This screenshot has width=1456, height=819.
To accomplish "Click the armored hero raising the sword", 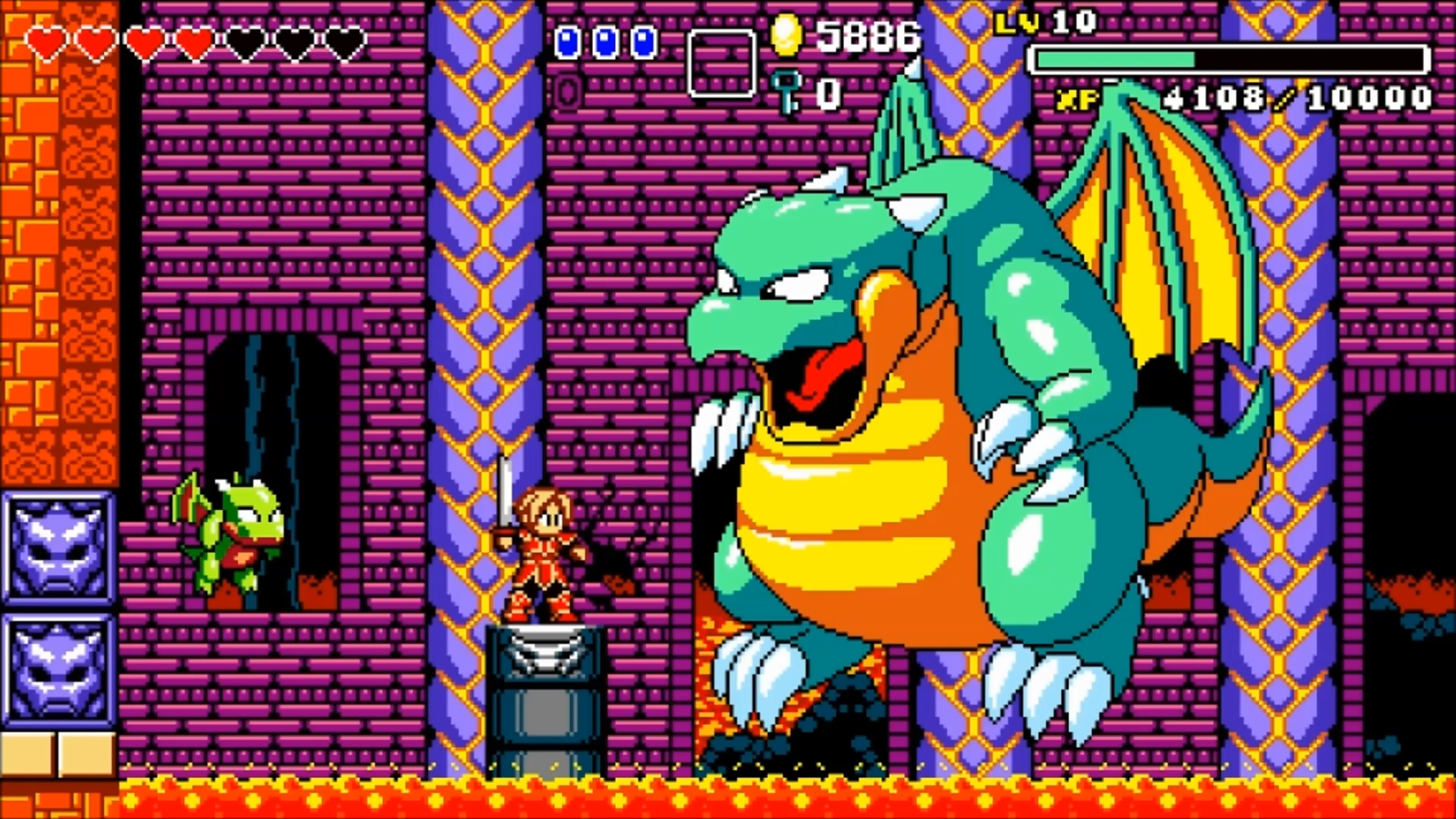I will 540,547.
